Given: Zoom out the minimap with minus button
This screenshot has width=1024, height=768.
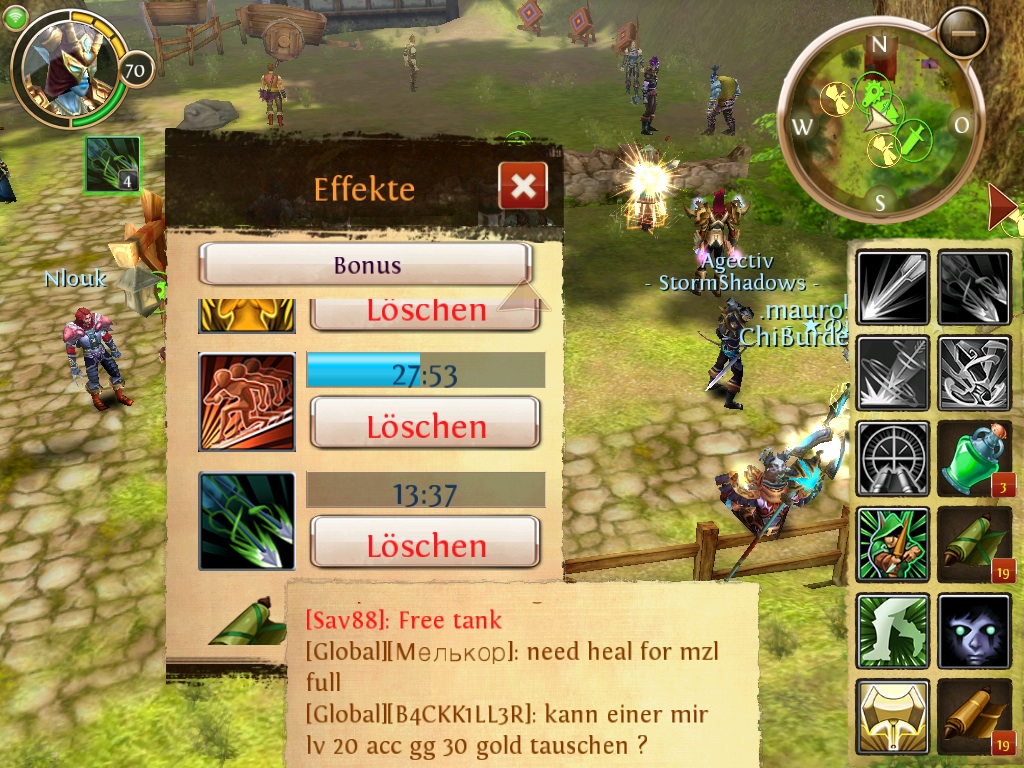Looking at the screenshot, I should coord(963,33).
